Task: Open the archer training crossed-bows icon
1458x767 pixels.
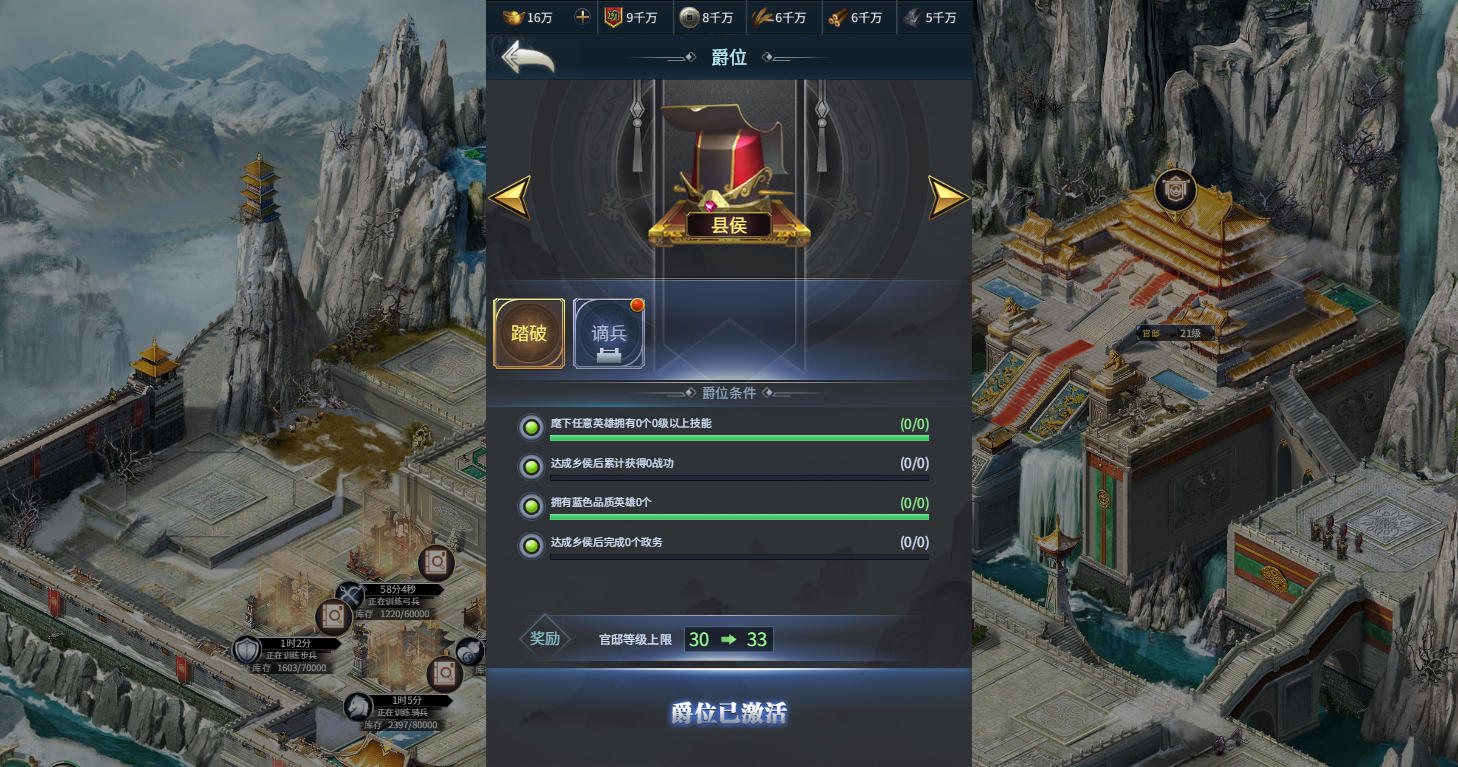Action: tap(351, 596)
